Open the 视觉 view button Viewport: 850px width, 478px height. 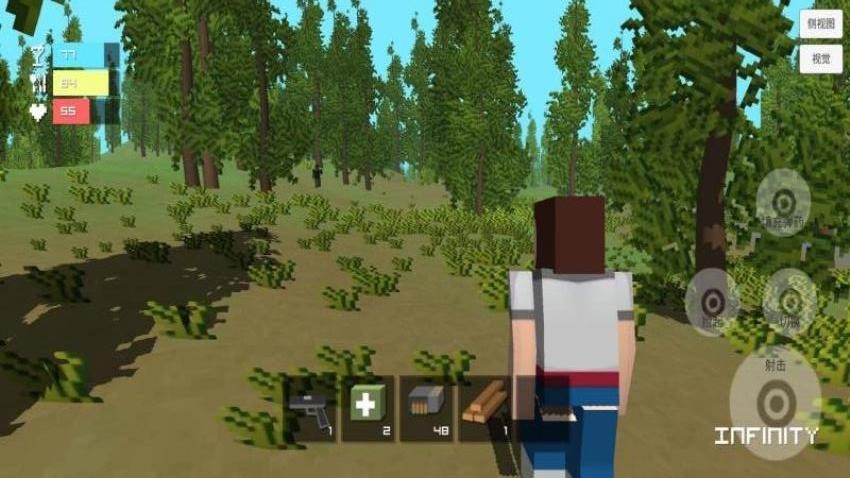820,59
